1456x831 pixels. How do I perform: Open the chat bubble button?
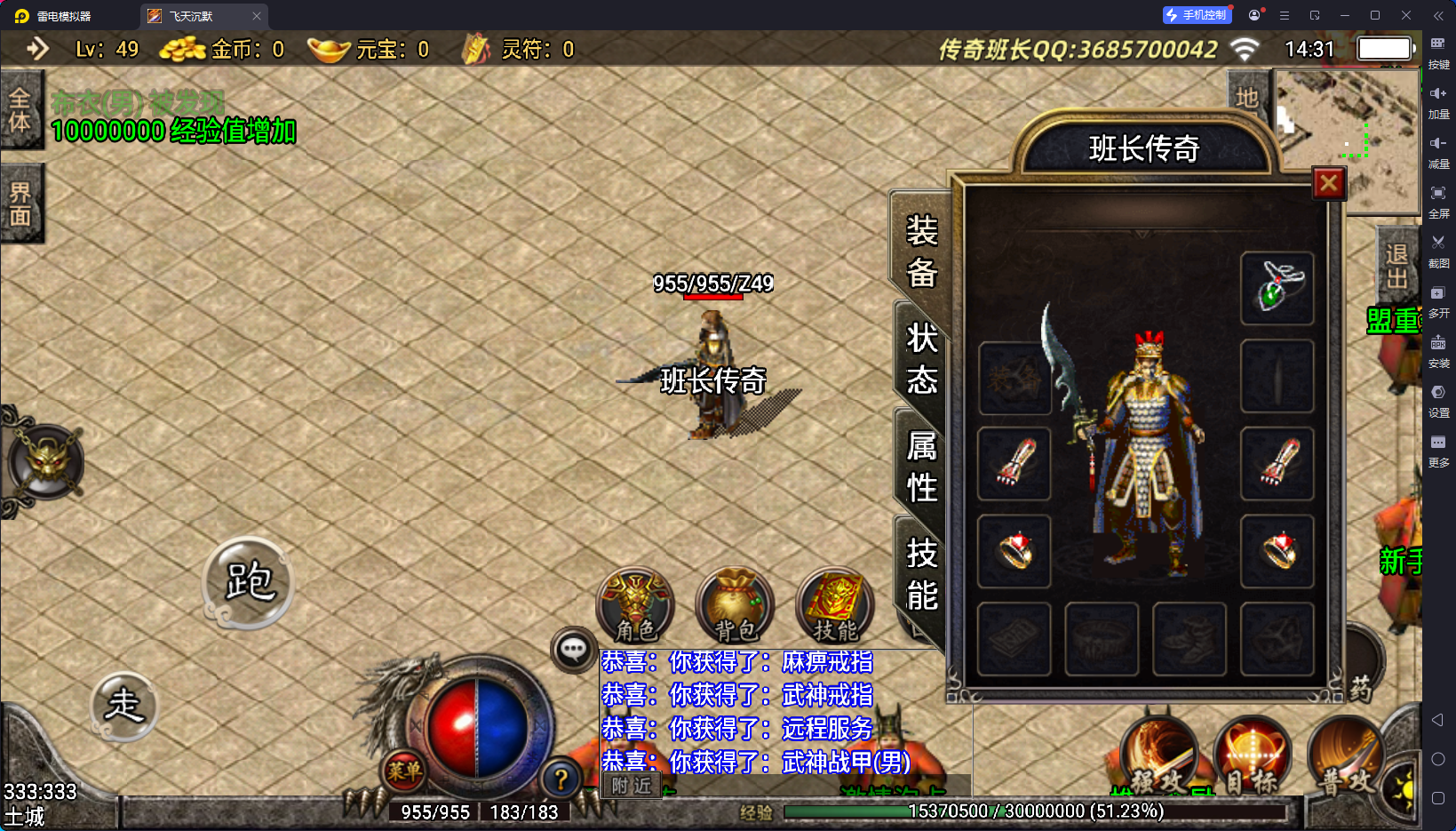pos(573,650)
